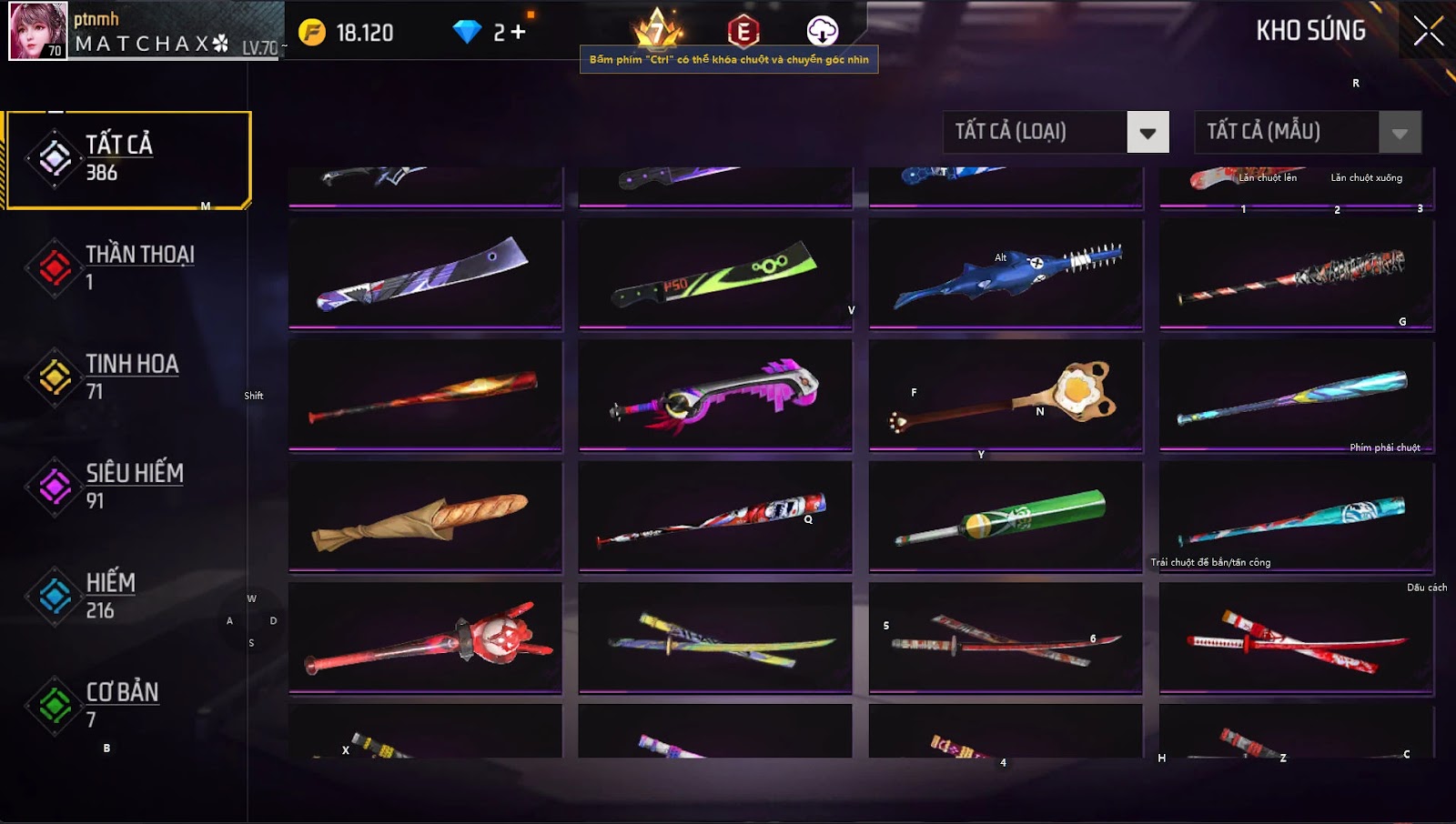Open the player profile avatar

pyautogui.click(x=37, y=31)
